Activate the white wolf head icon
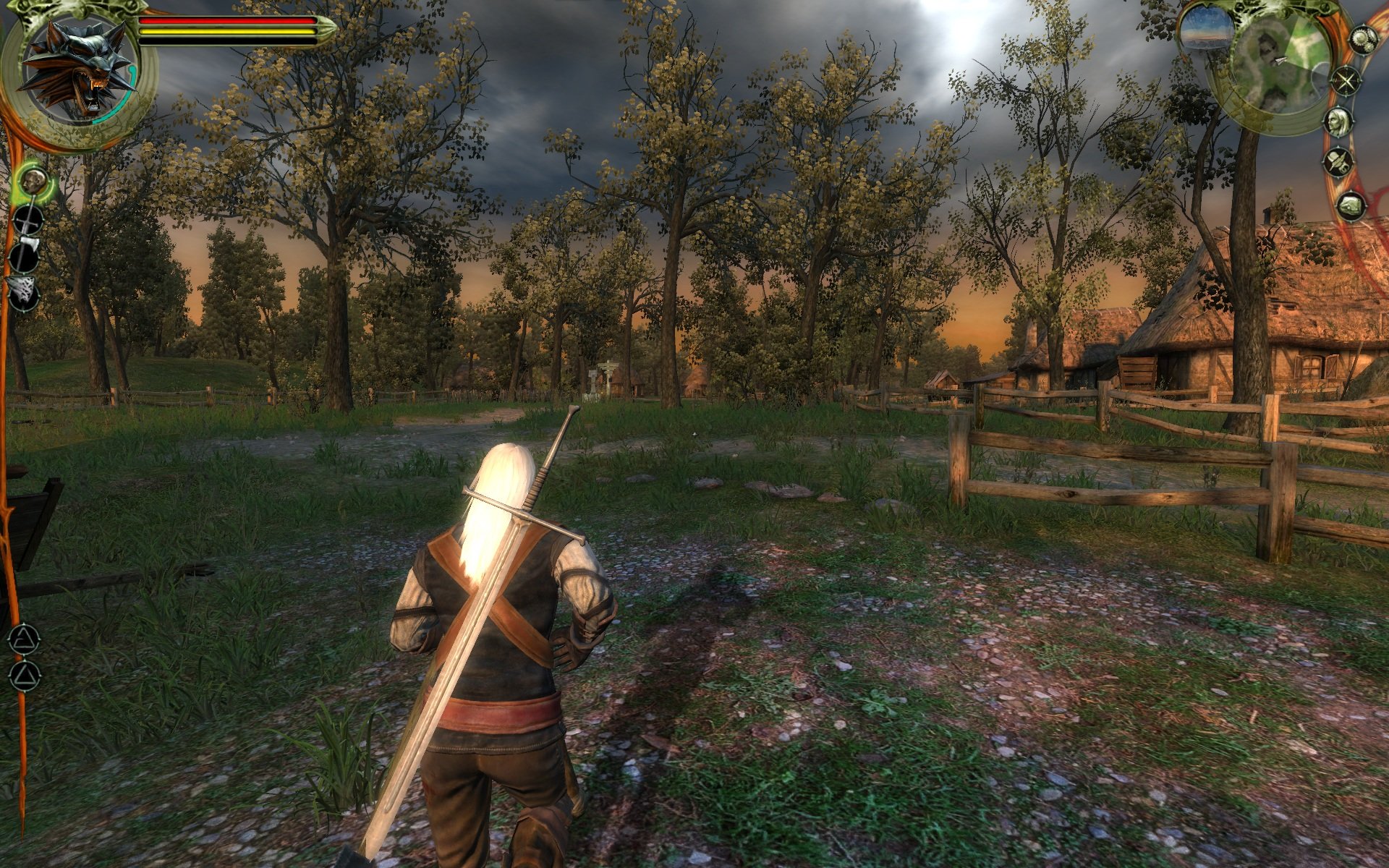 point(24,294)
